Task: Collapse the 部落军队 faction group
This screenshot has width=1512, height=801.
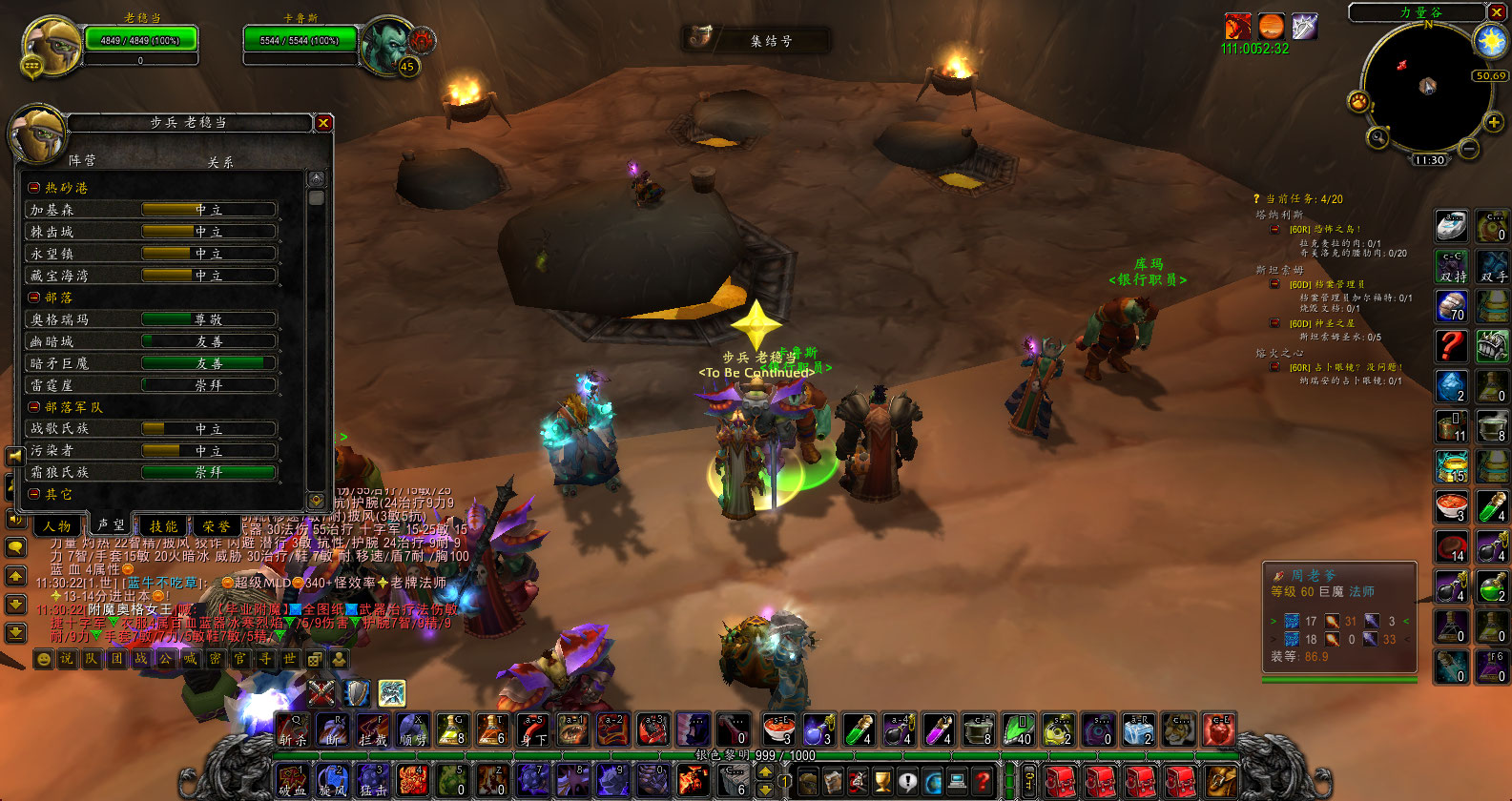Action: (34, 407)
